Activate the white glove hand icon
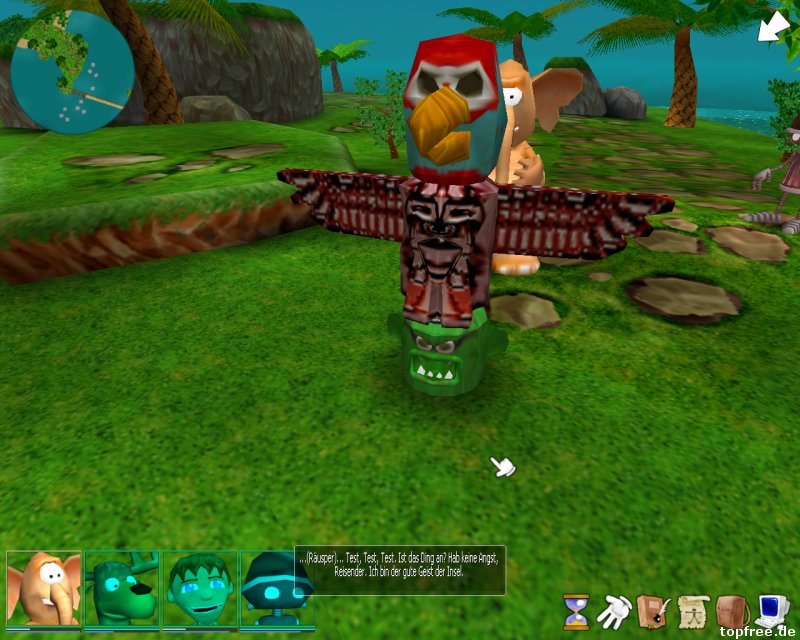Viewport: 800px width, 640px height. (613, 609)
